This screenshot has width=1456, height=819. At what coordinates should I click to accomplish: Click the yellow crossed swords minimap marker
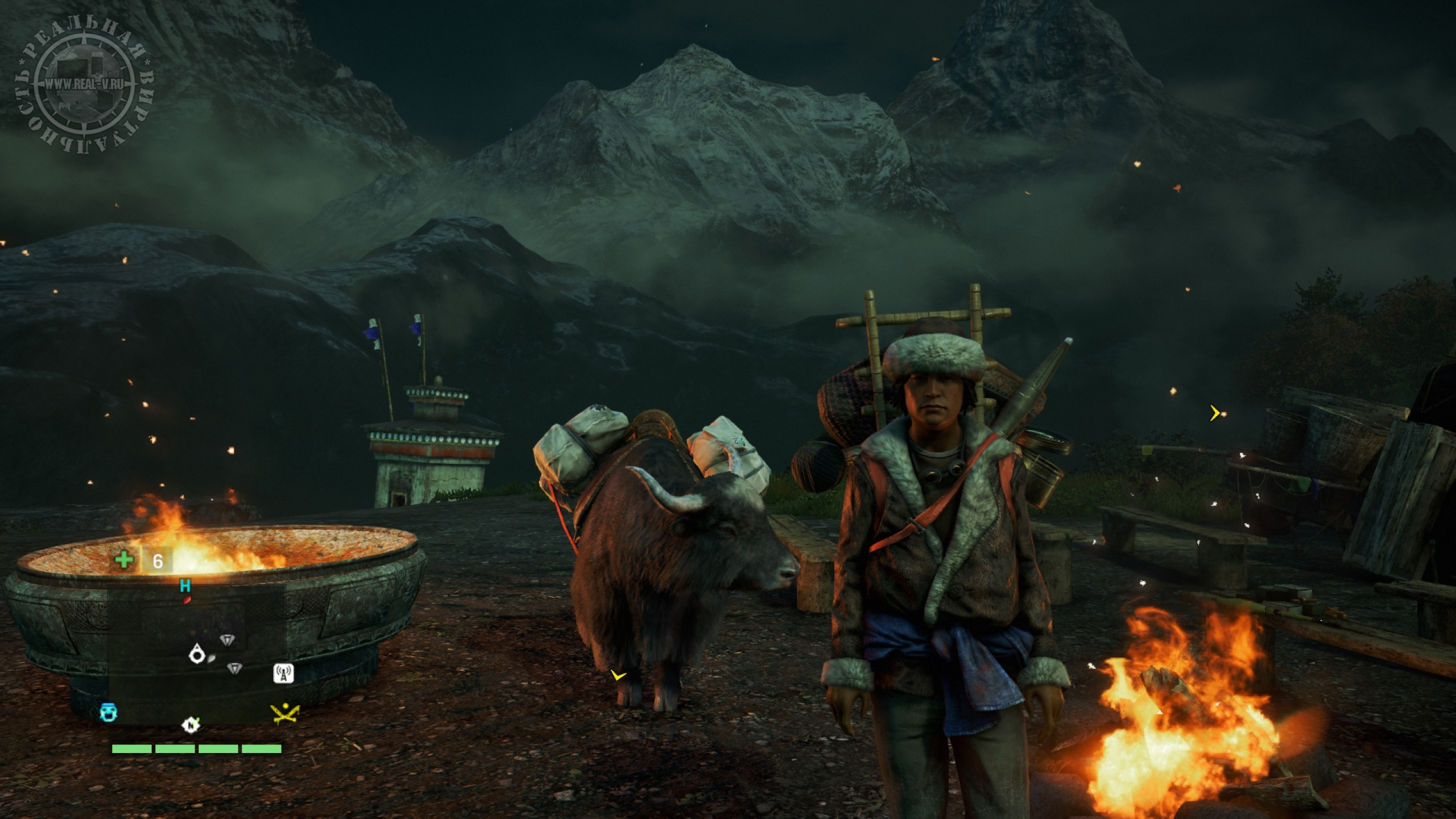point(285,714)
